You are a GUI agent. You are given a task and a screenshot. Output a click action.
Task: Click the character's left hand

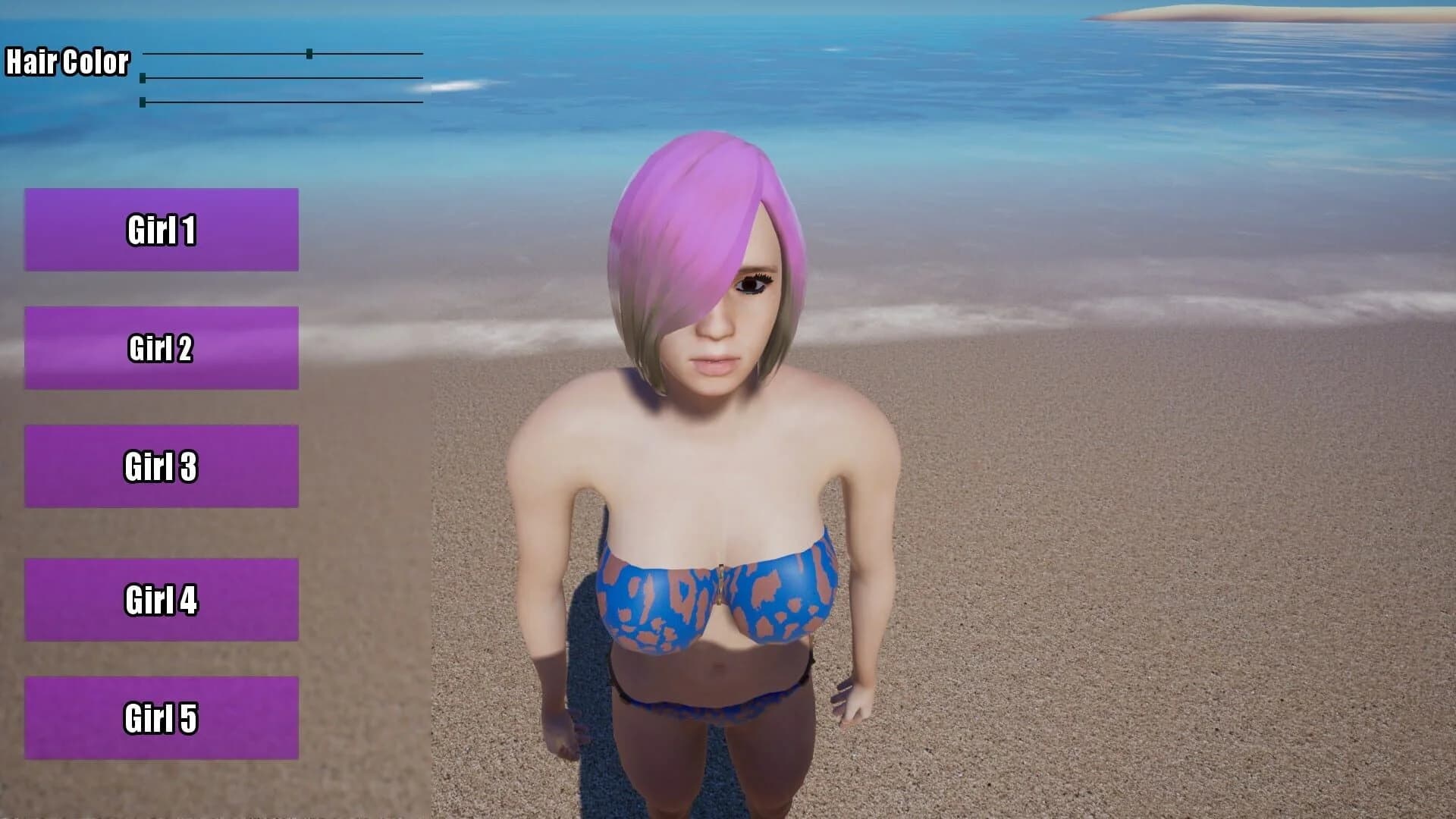pos(853,701)
